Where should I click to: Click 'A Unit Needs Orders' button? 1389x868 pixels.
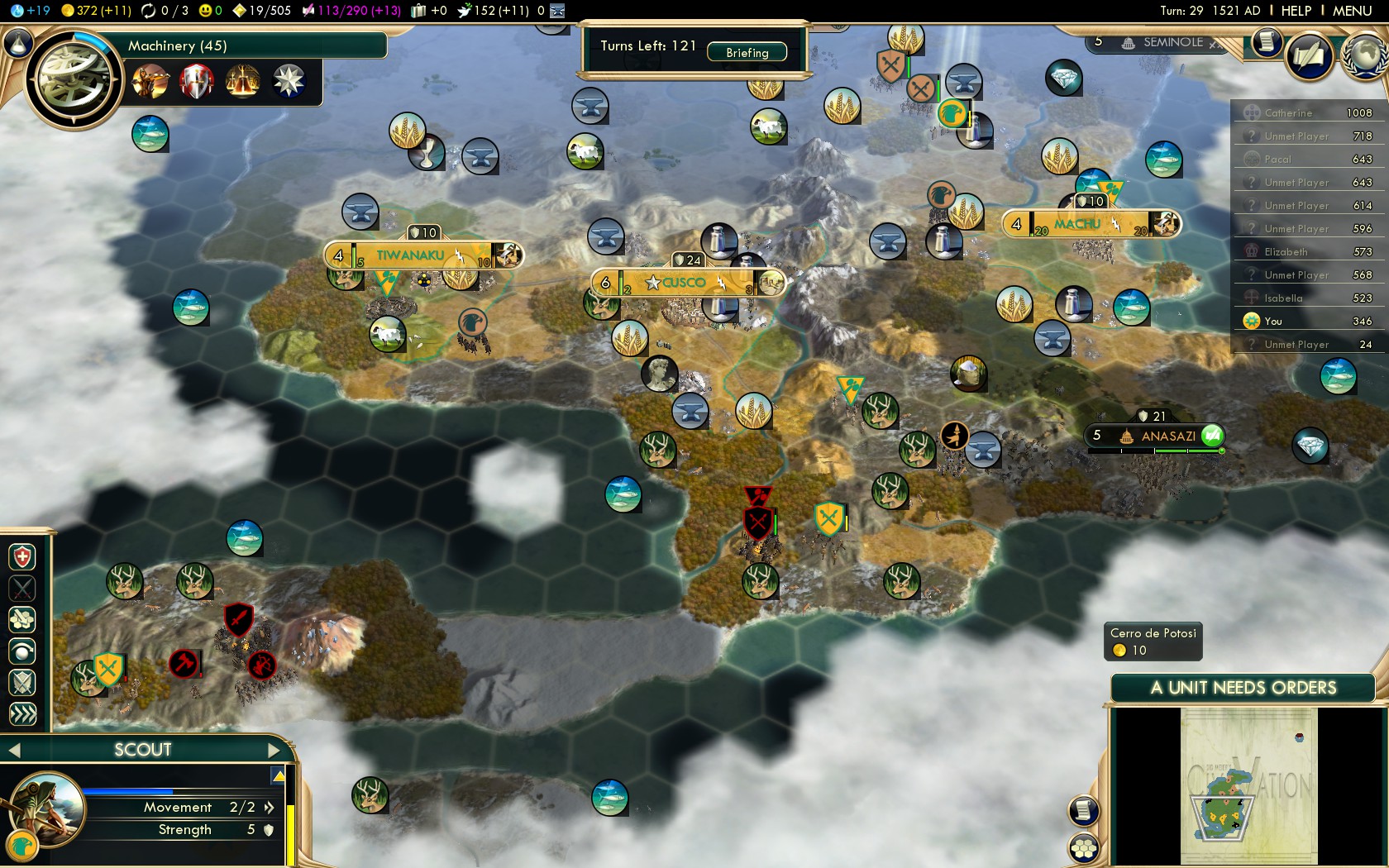click(1243, 688)
